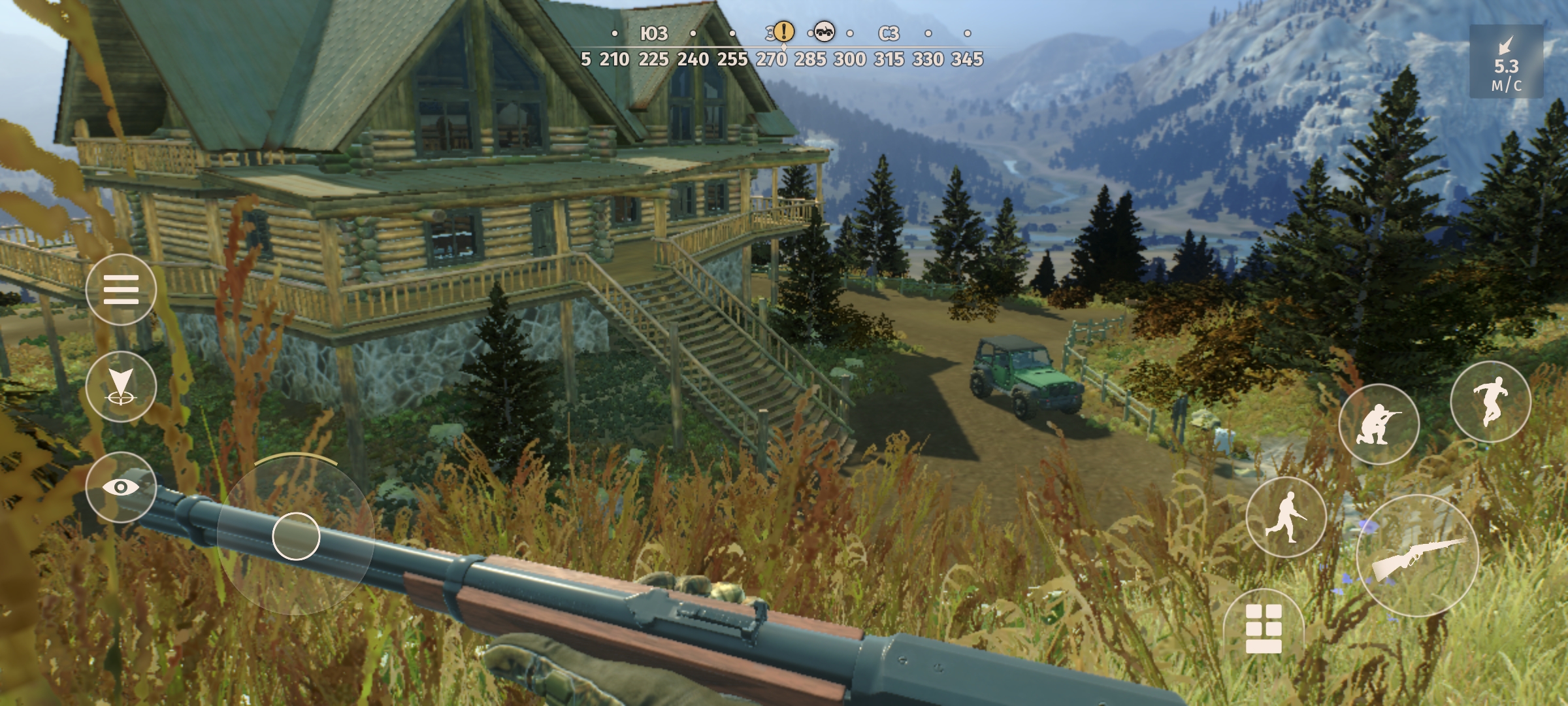The width and height of the screenshot is (1568, 706).
Task: Switch to kneeling aim stance
Action: (x=1379, y=424)
